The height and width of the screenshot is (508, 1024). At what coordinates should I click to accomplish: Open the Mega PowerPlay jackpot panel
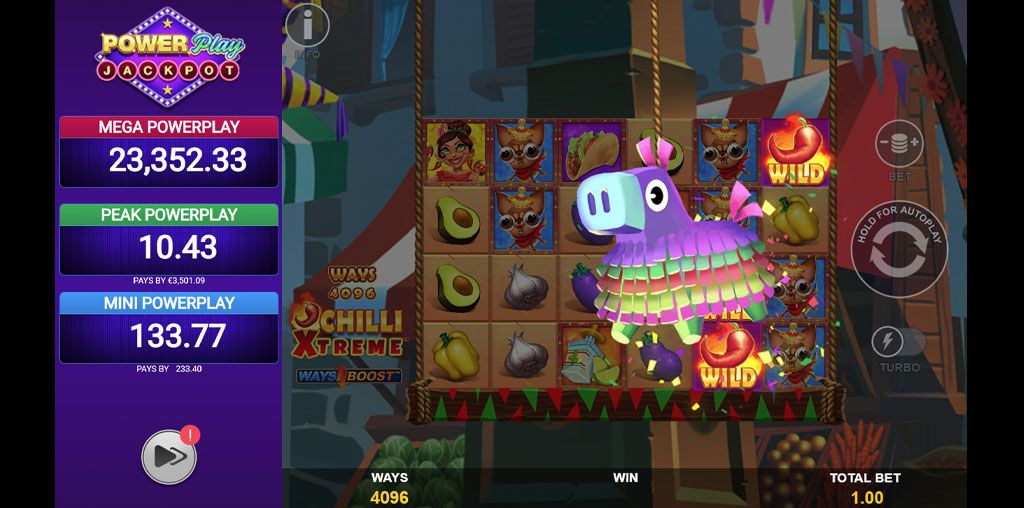[x=169, y=152]
